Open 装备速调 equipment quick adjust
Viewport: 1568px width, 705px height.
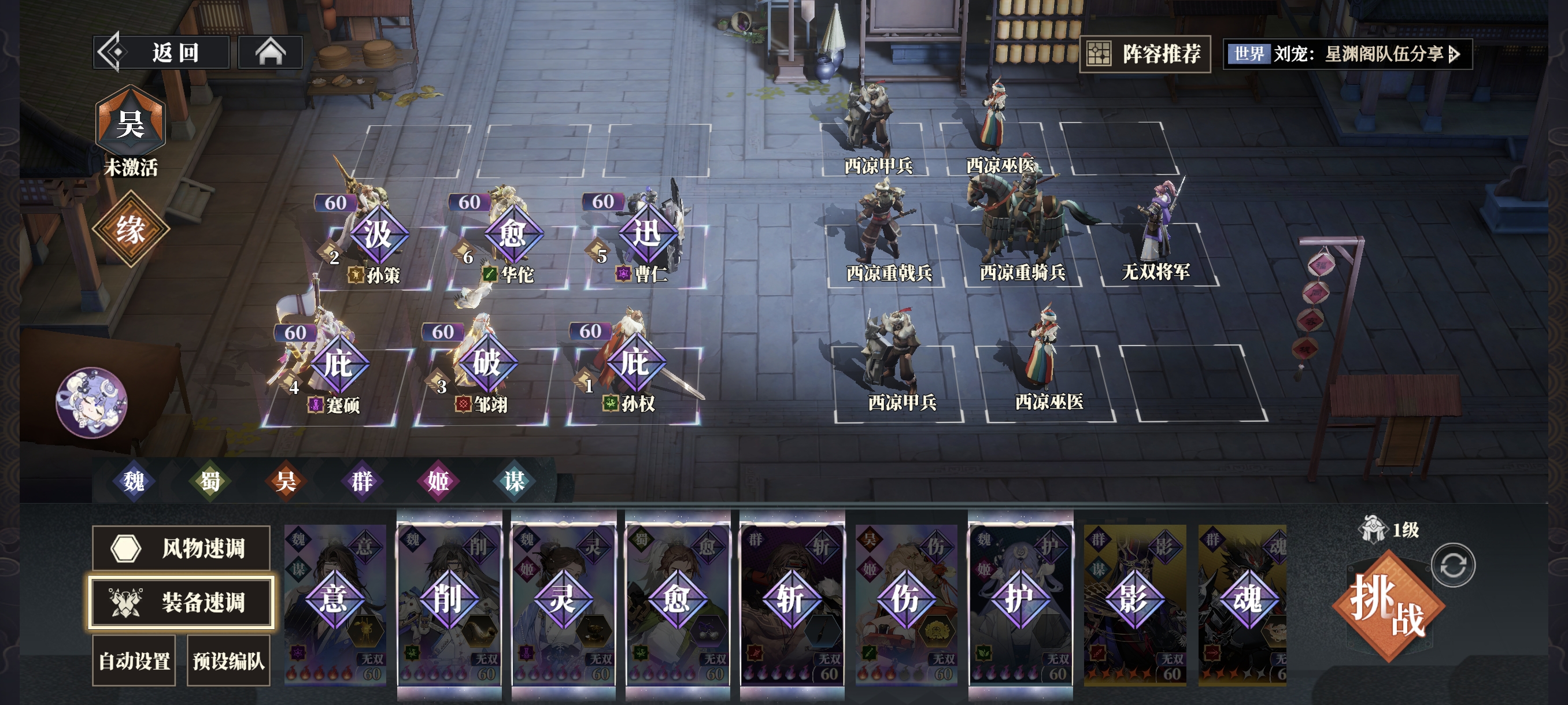click(x=181, y=602)
